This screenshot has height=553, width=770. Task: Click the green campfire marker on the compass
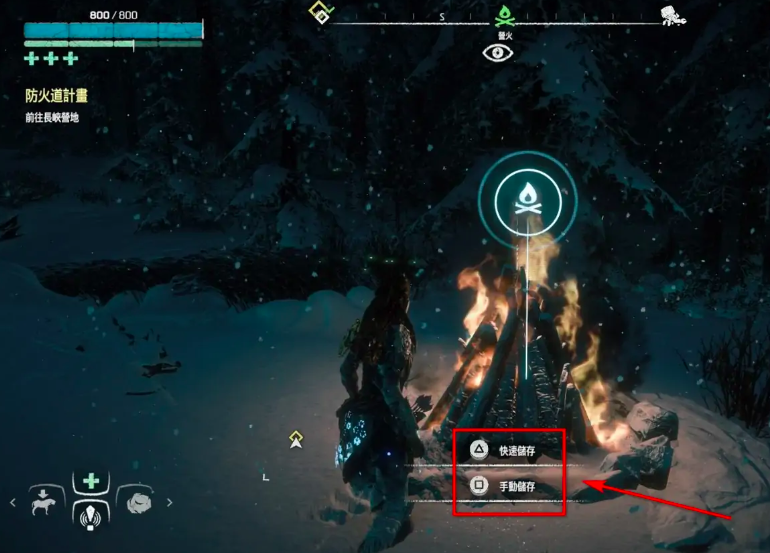point(505,16)
